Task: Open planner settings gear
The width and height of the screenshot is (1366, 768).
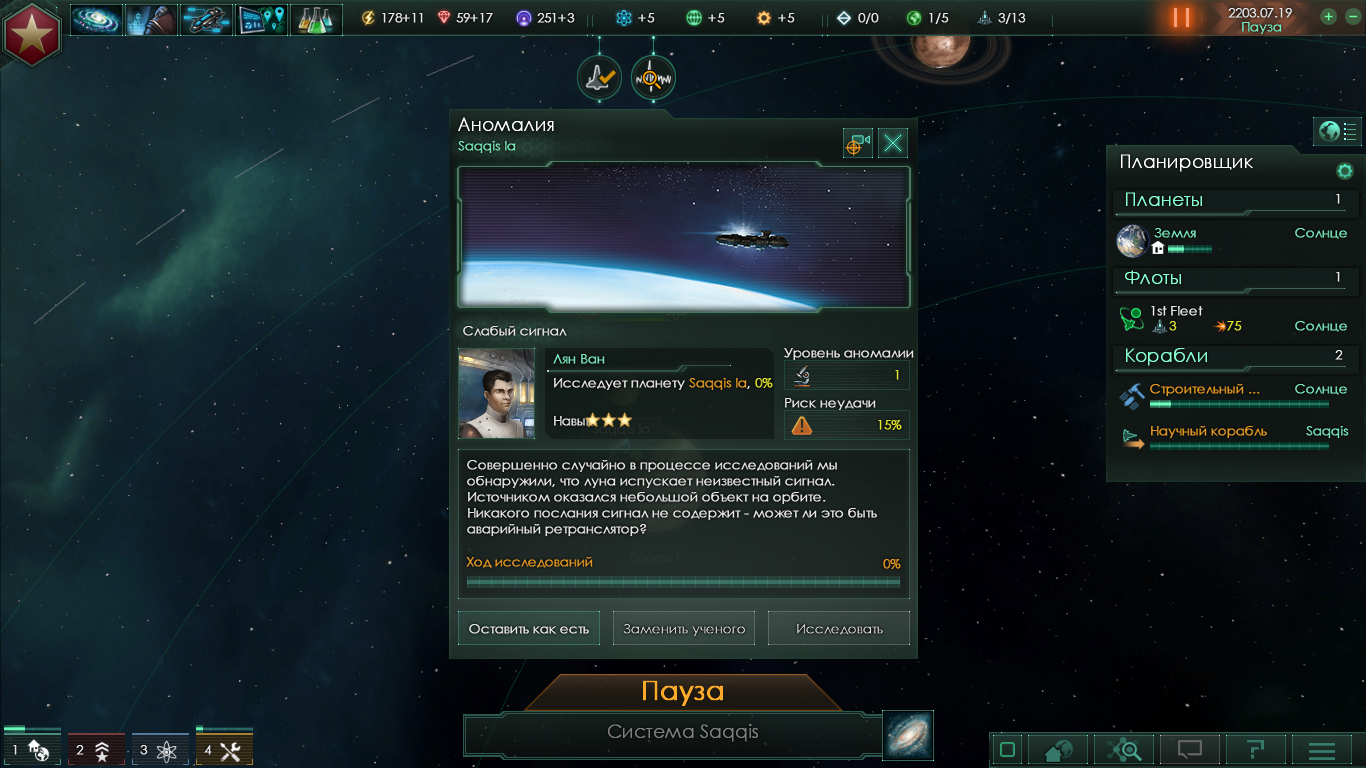Action: click(1344, 171)
